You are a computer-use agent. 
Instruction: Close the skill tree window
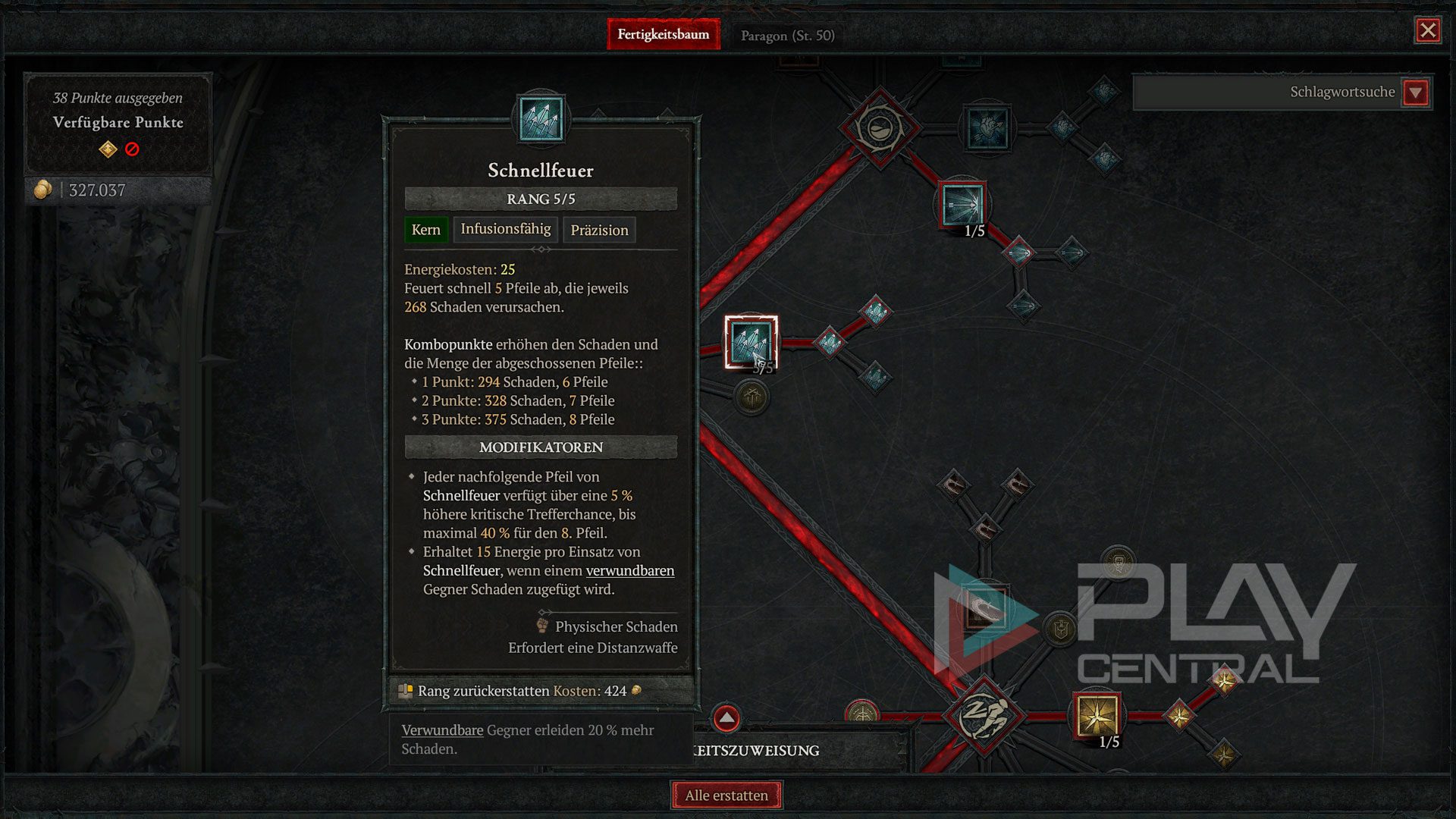tap(1428, 30)
